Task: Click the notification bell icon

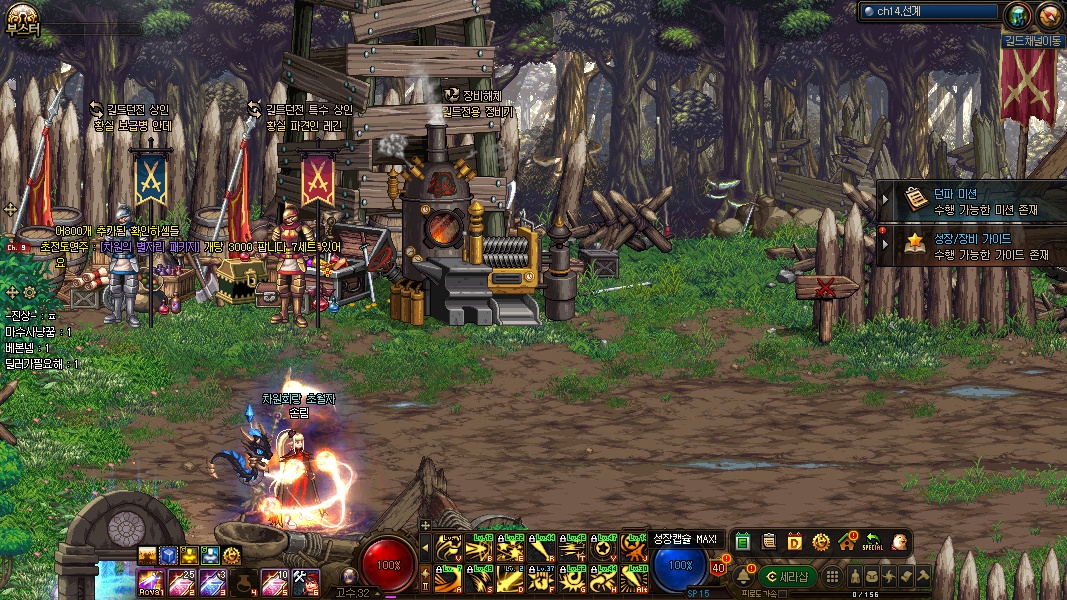Action: coord(744,576)
